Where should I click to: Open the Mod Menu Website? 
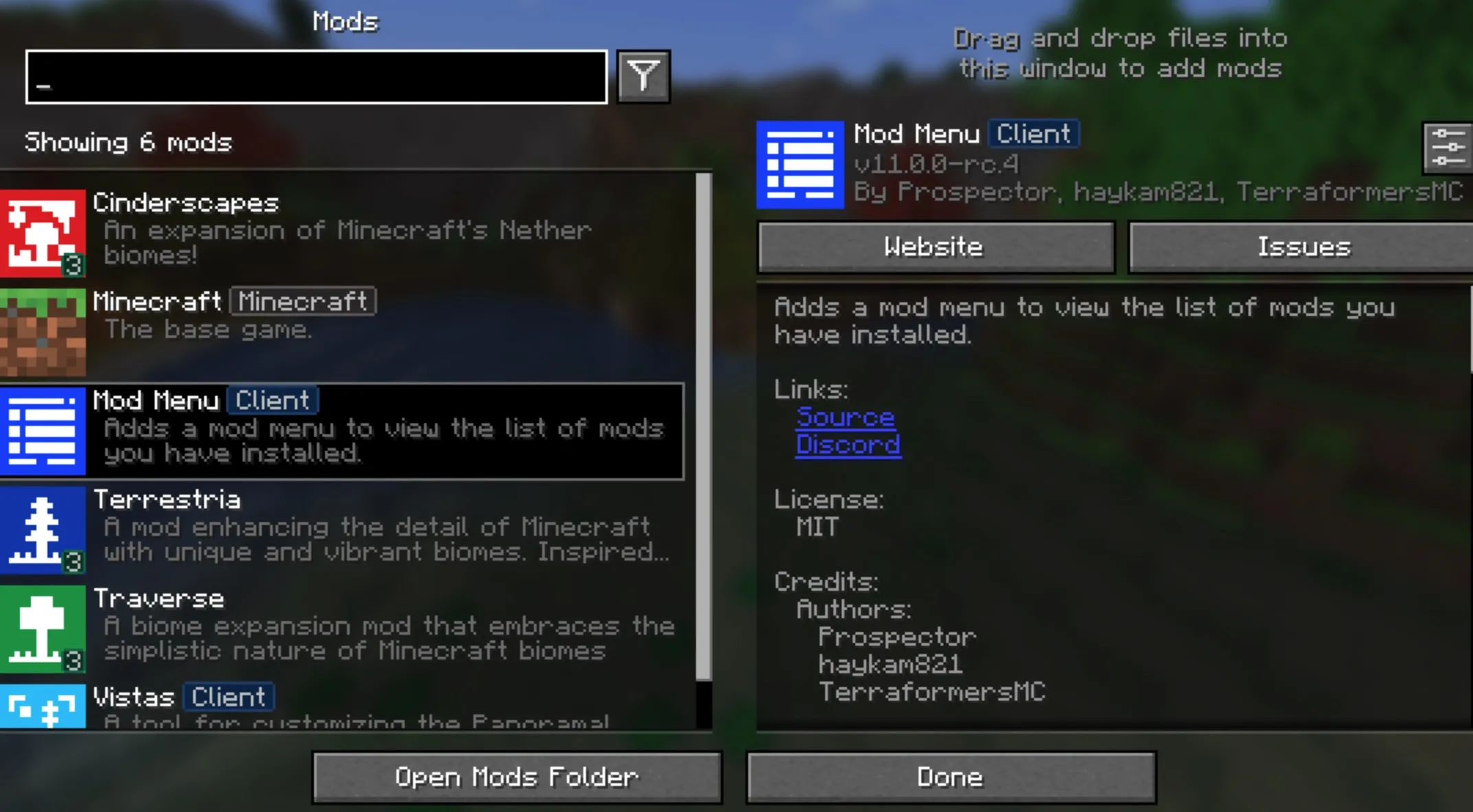[x=934, y=247]
